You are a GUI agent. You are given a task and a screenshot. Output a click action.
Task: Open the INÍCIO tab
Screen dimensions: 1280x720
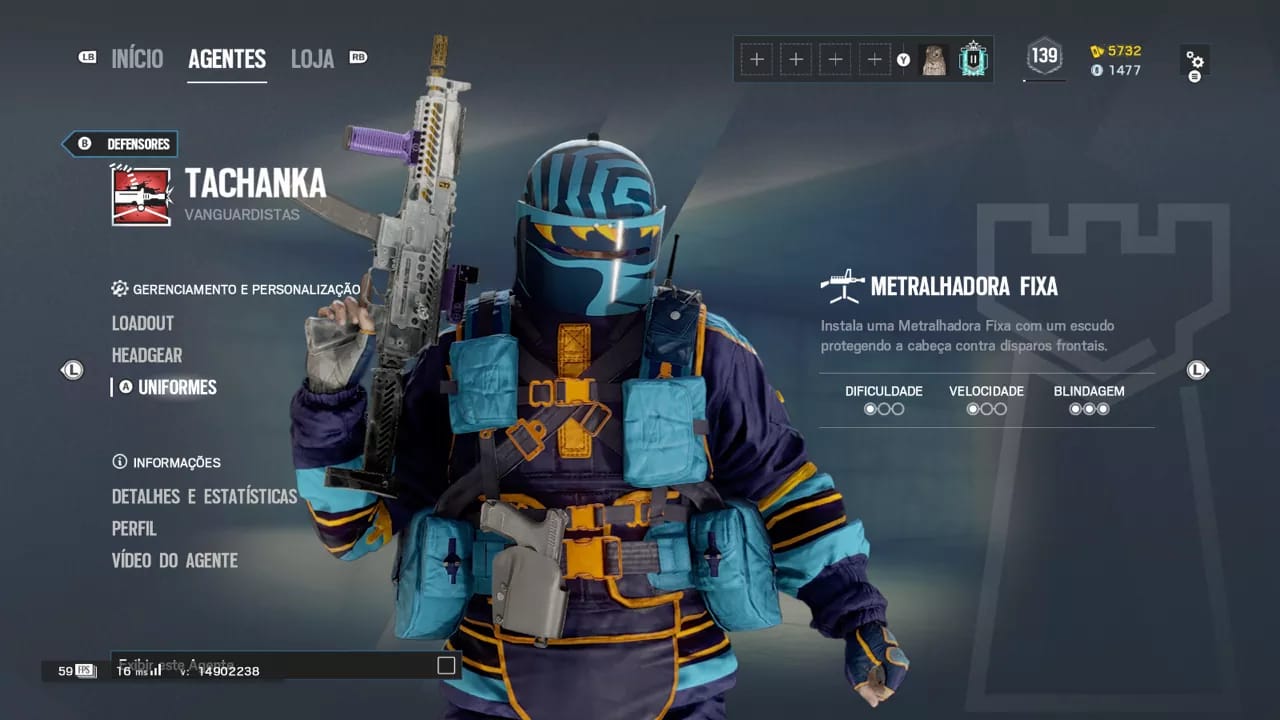click(137, 58)
